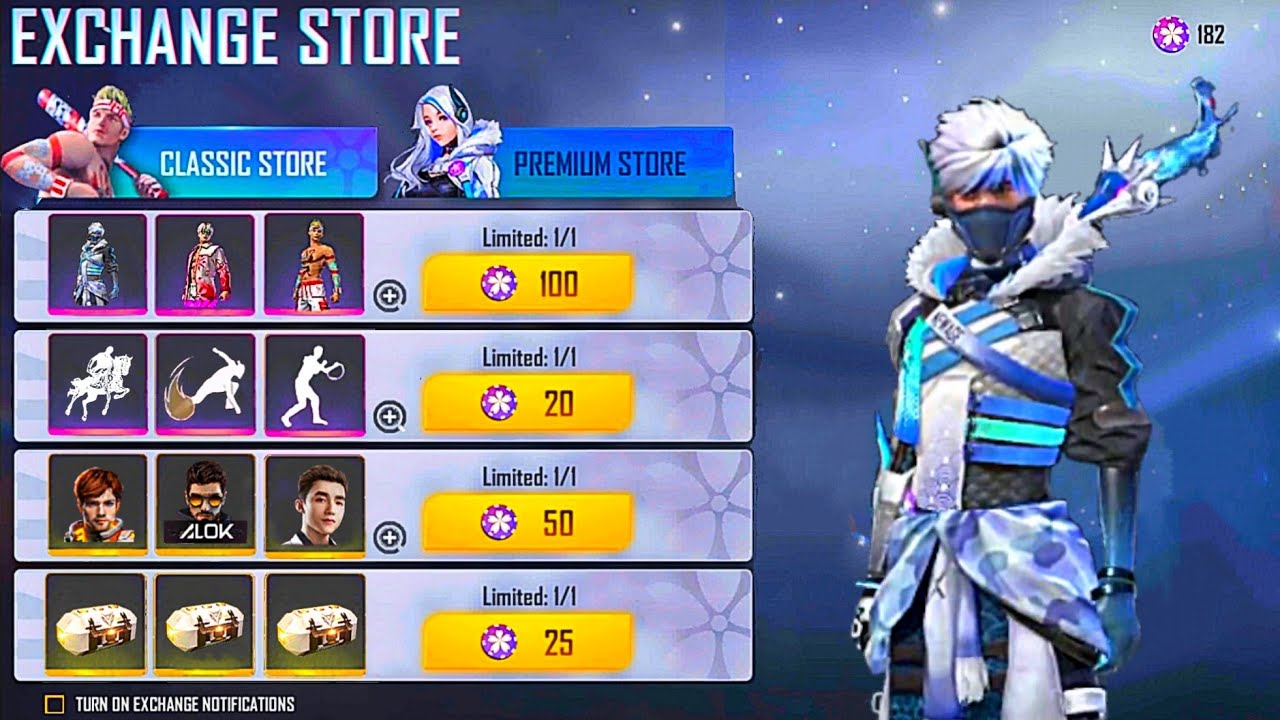Buy the character pack for 50 tokens
The height and width of the screenshot is (720, 1280).
coord(527,523)
